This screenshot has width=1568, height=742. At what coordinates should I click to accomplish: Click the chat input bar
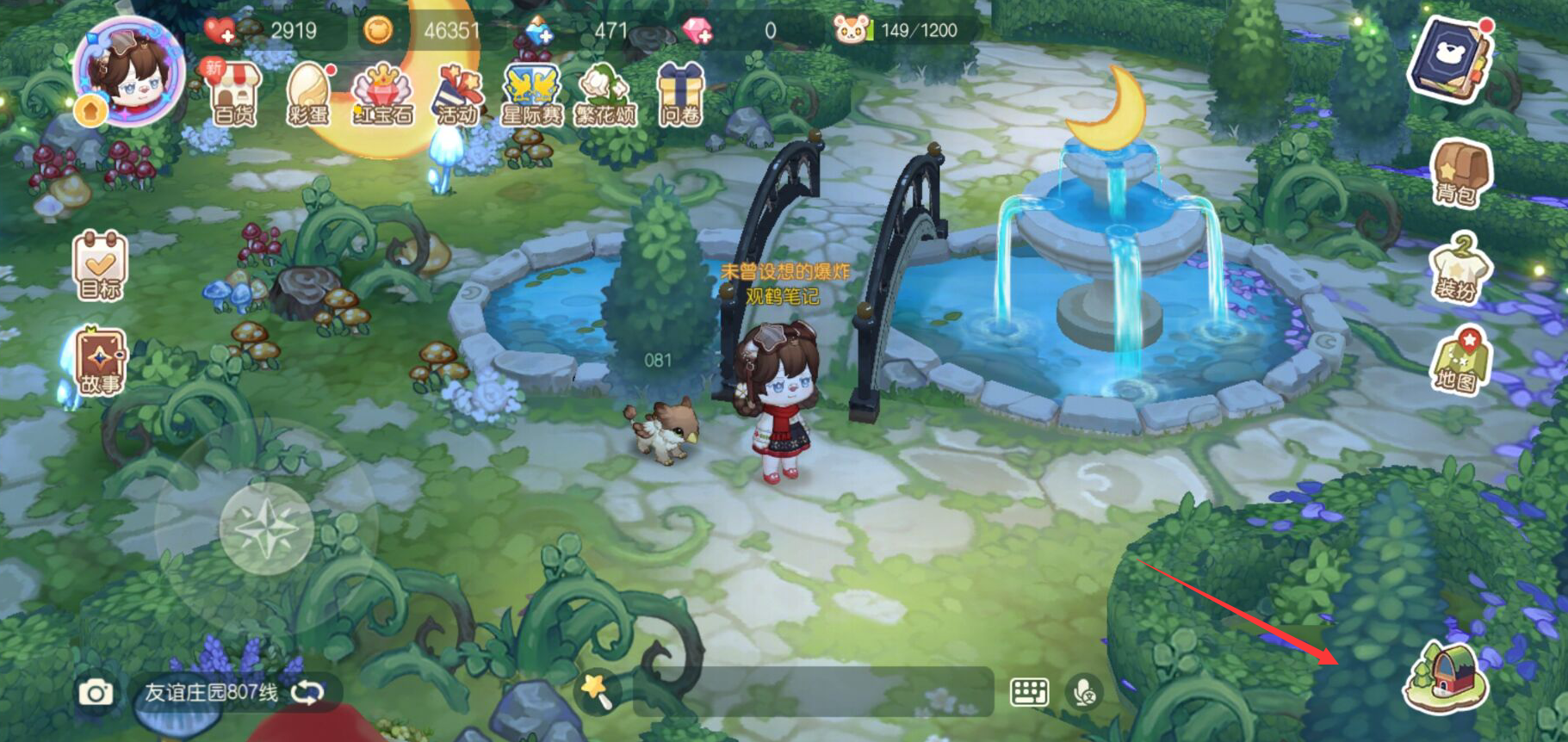812,691
